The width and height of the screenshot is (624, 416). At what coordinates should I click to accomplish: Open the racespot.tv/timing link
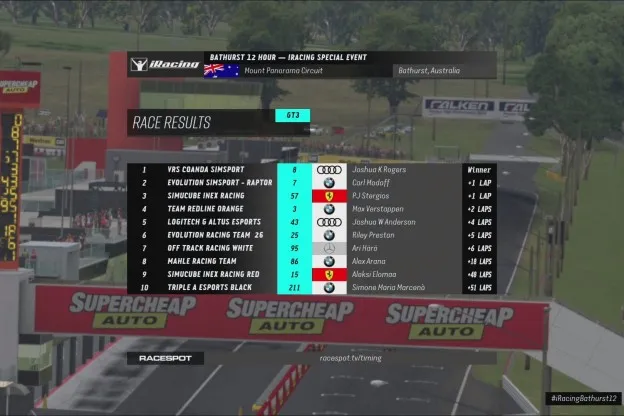click(351, 357)
